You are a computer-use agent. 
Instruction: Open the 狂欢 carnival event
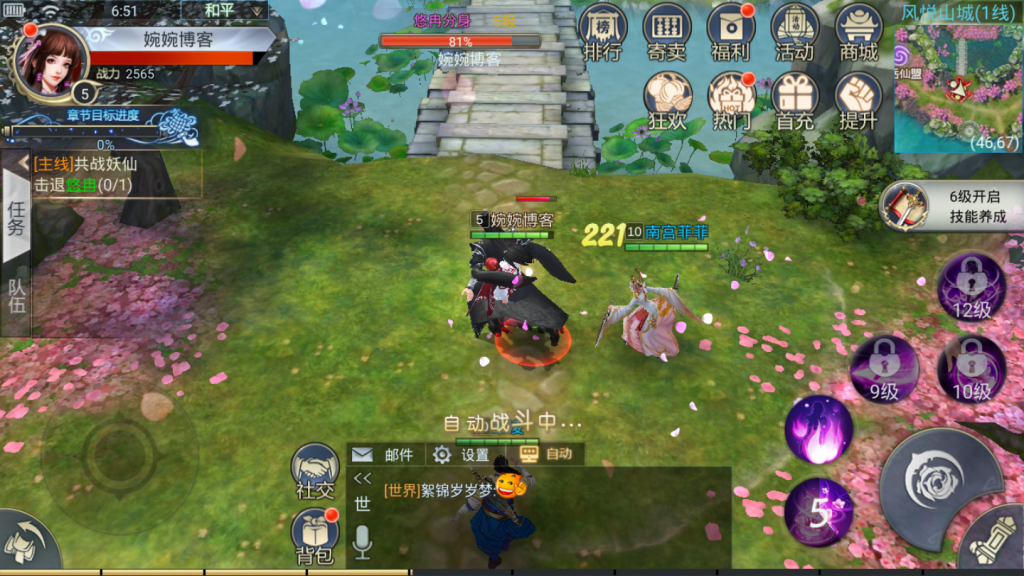(667, 100)
